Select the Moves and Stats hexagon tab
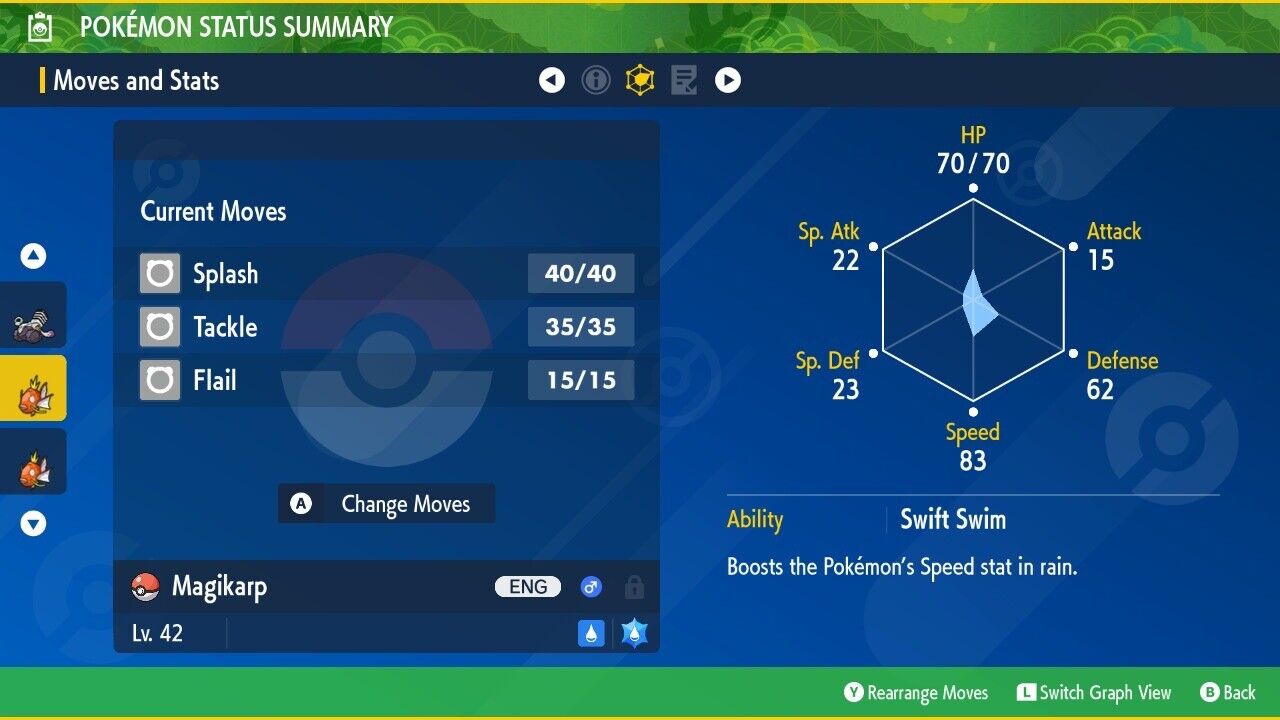Screen dimensions: 1280x720 (640, 80)
